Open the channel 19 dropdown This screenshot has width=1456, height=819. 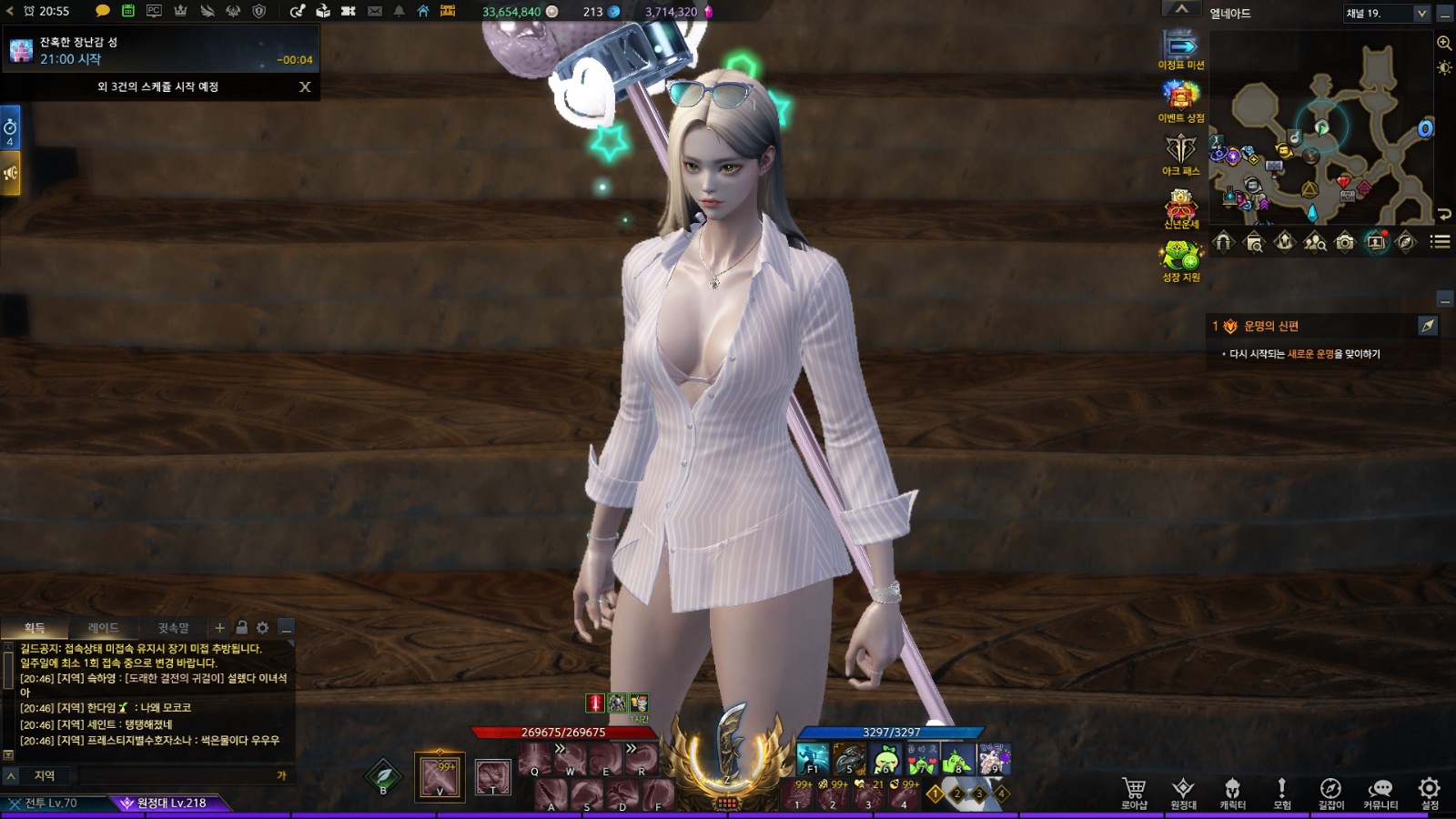point(1421,13)
